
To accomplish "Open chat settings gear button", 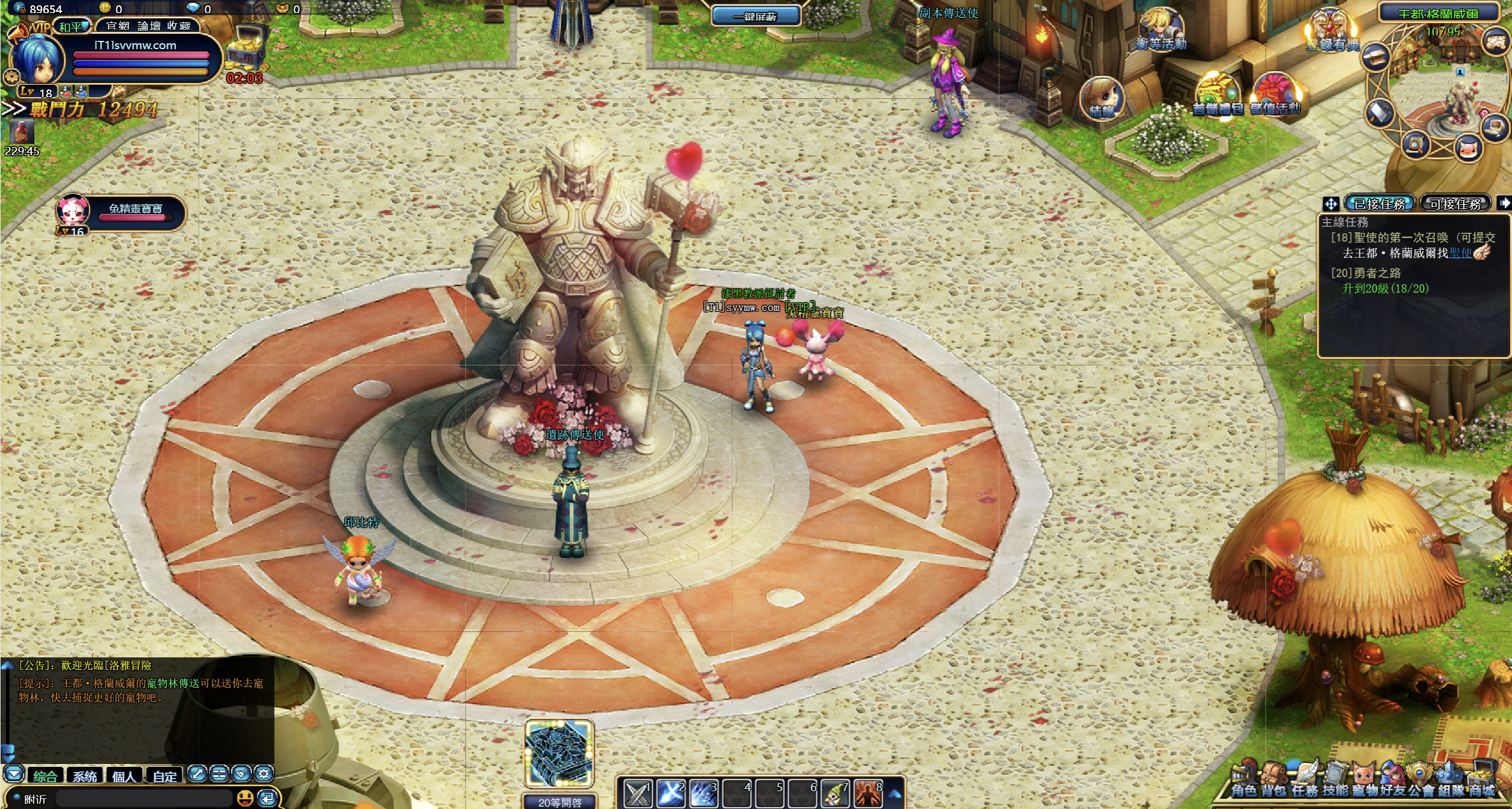I will click(x=264, y=773).
